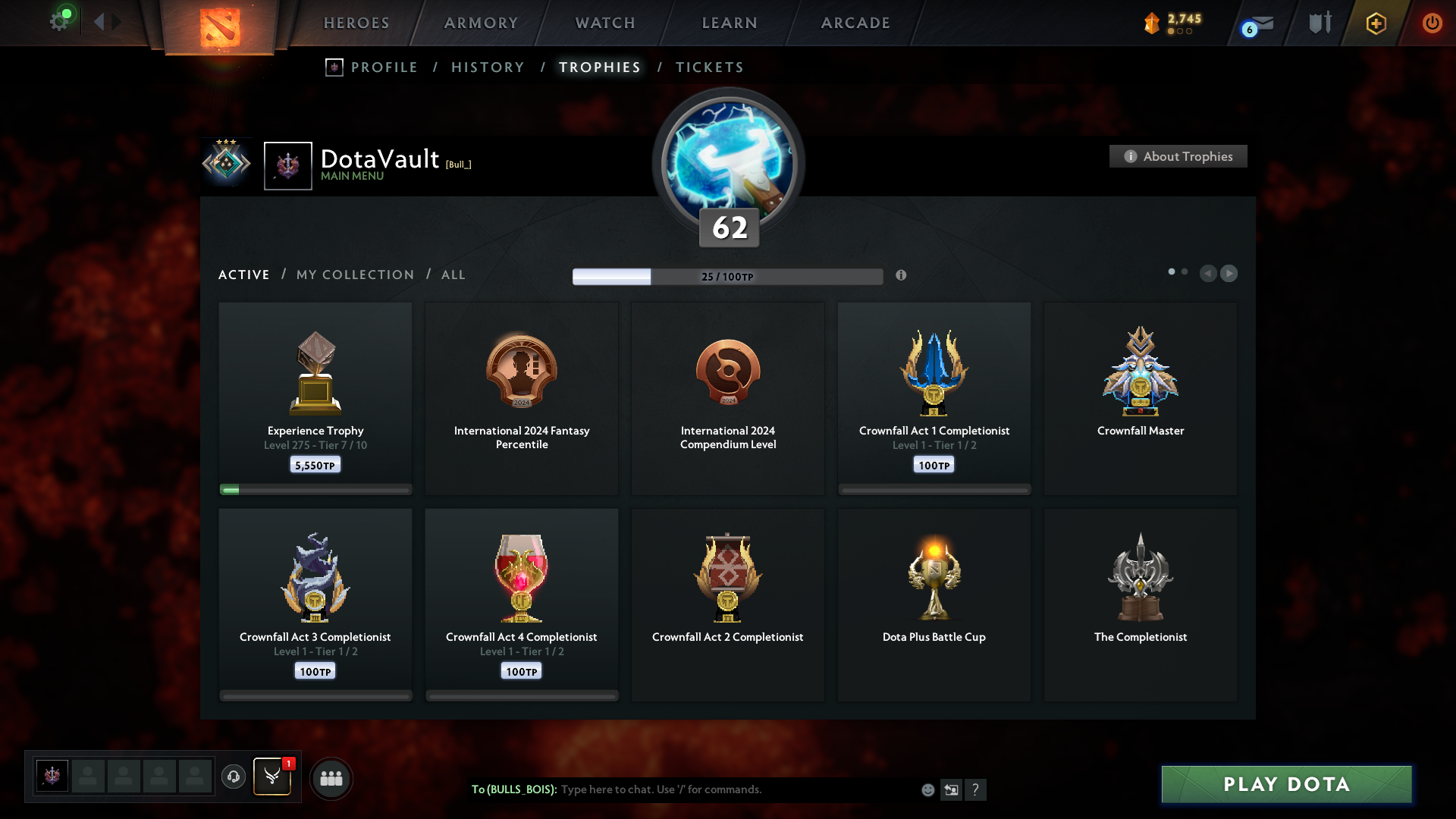Switch to the Profile tab

pos(384,67)
